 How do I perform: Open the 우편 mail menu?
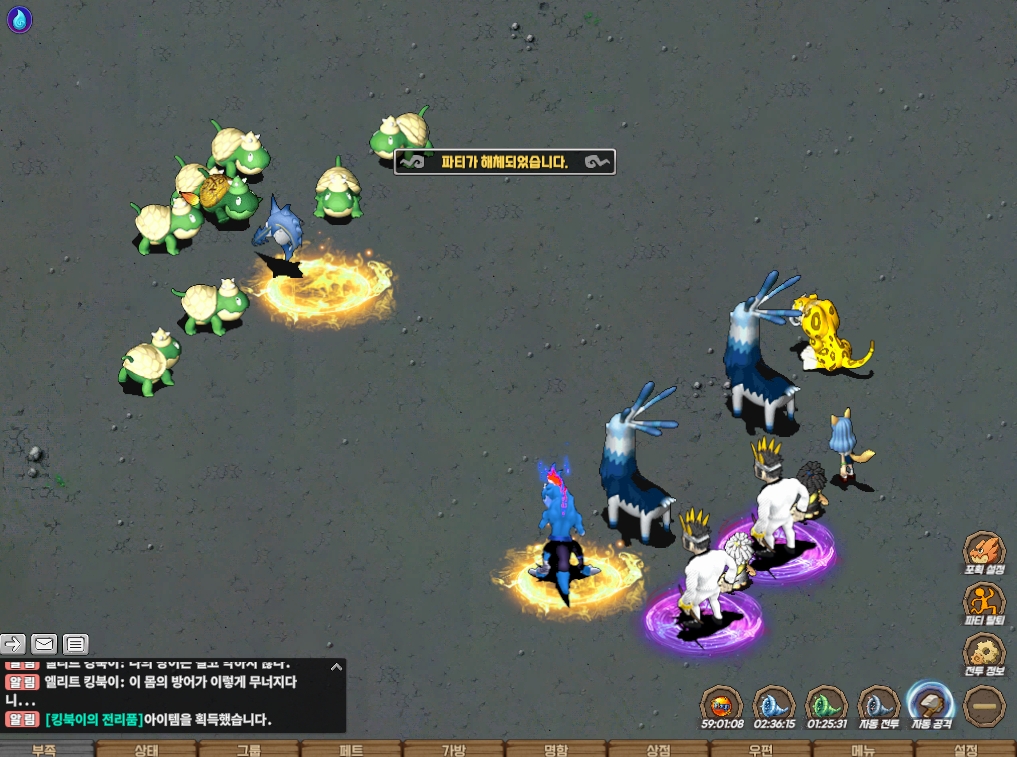[761, 749]
